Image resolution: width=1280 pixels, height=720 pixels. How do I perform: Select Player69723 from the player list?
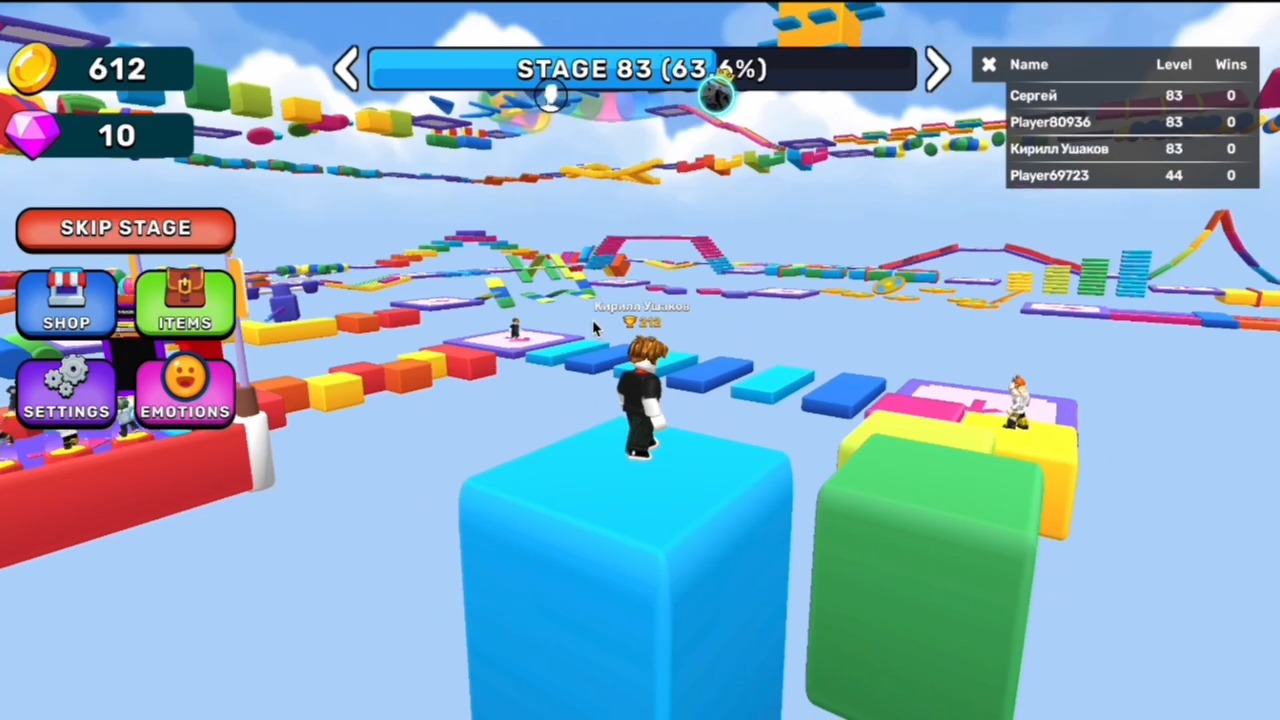(x=1049, y=175)
